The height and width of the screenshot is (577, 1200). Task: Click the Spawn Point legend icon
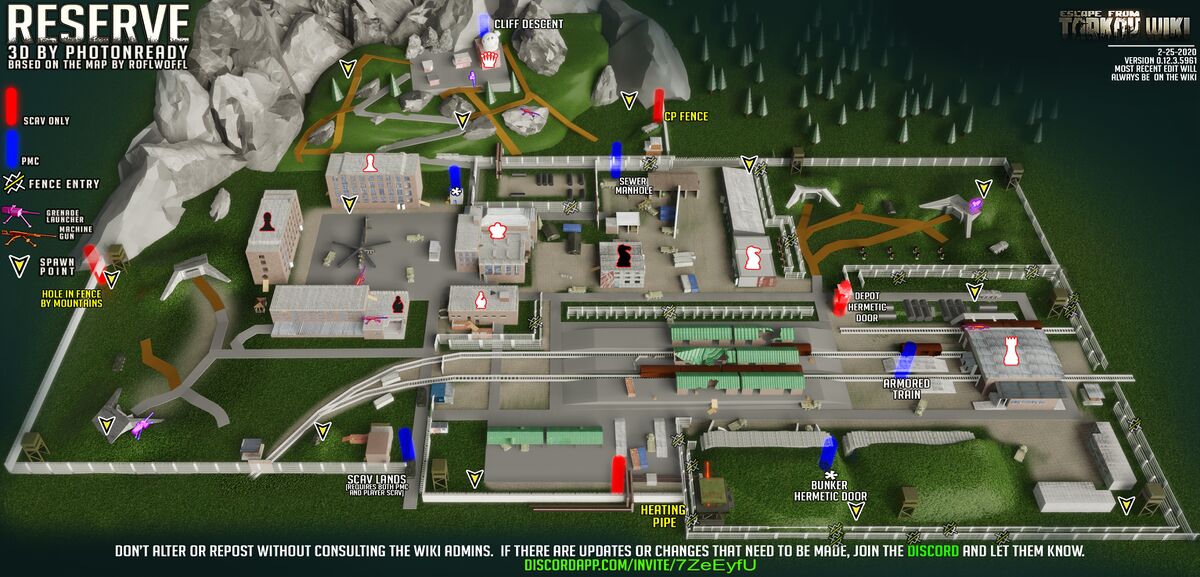click(x=18, y=266)
